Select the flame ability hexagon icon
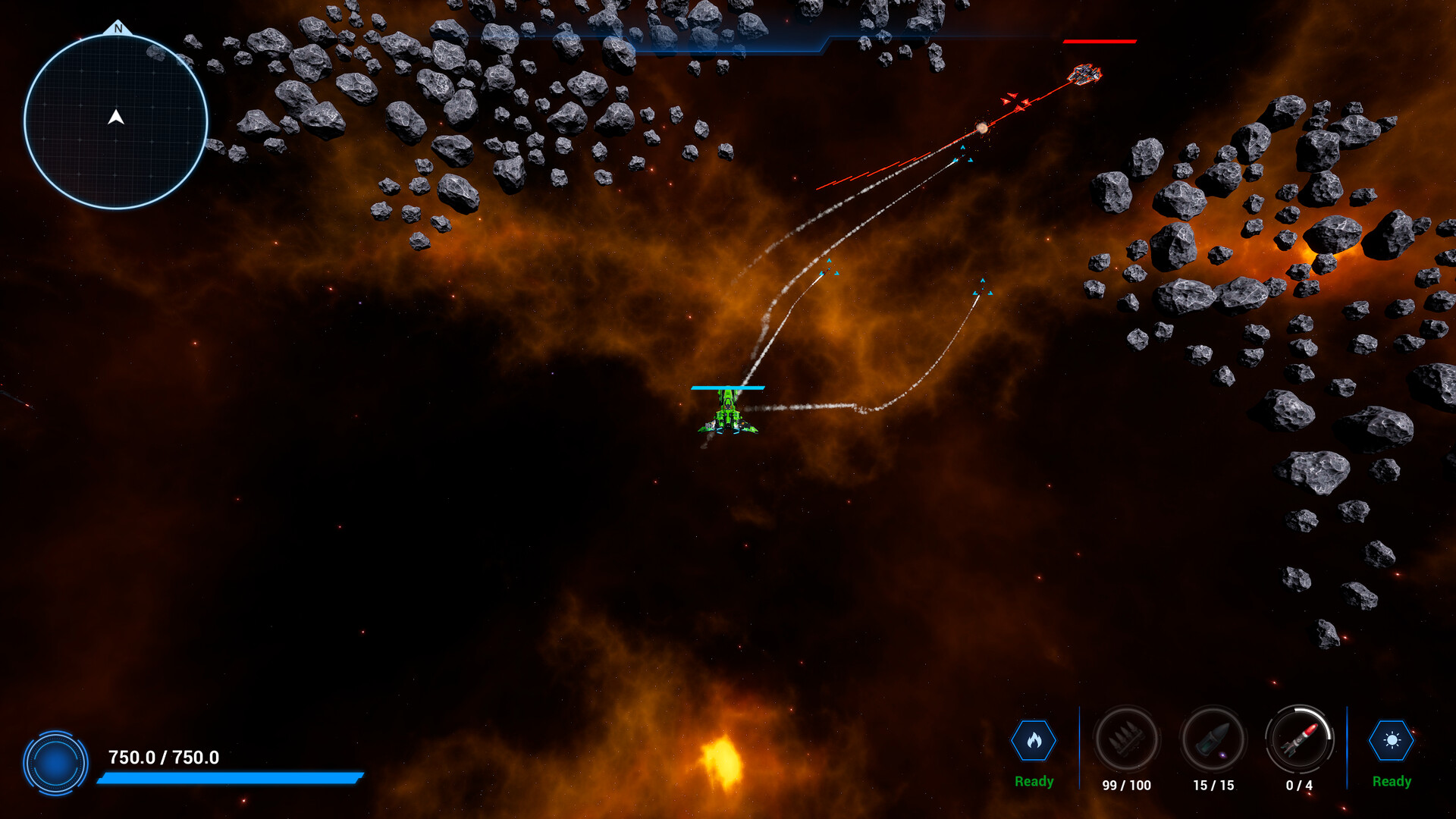Image resolution: width=1456 pixels, height=819 pixels. (1034, 742)
